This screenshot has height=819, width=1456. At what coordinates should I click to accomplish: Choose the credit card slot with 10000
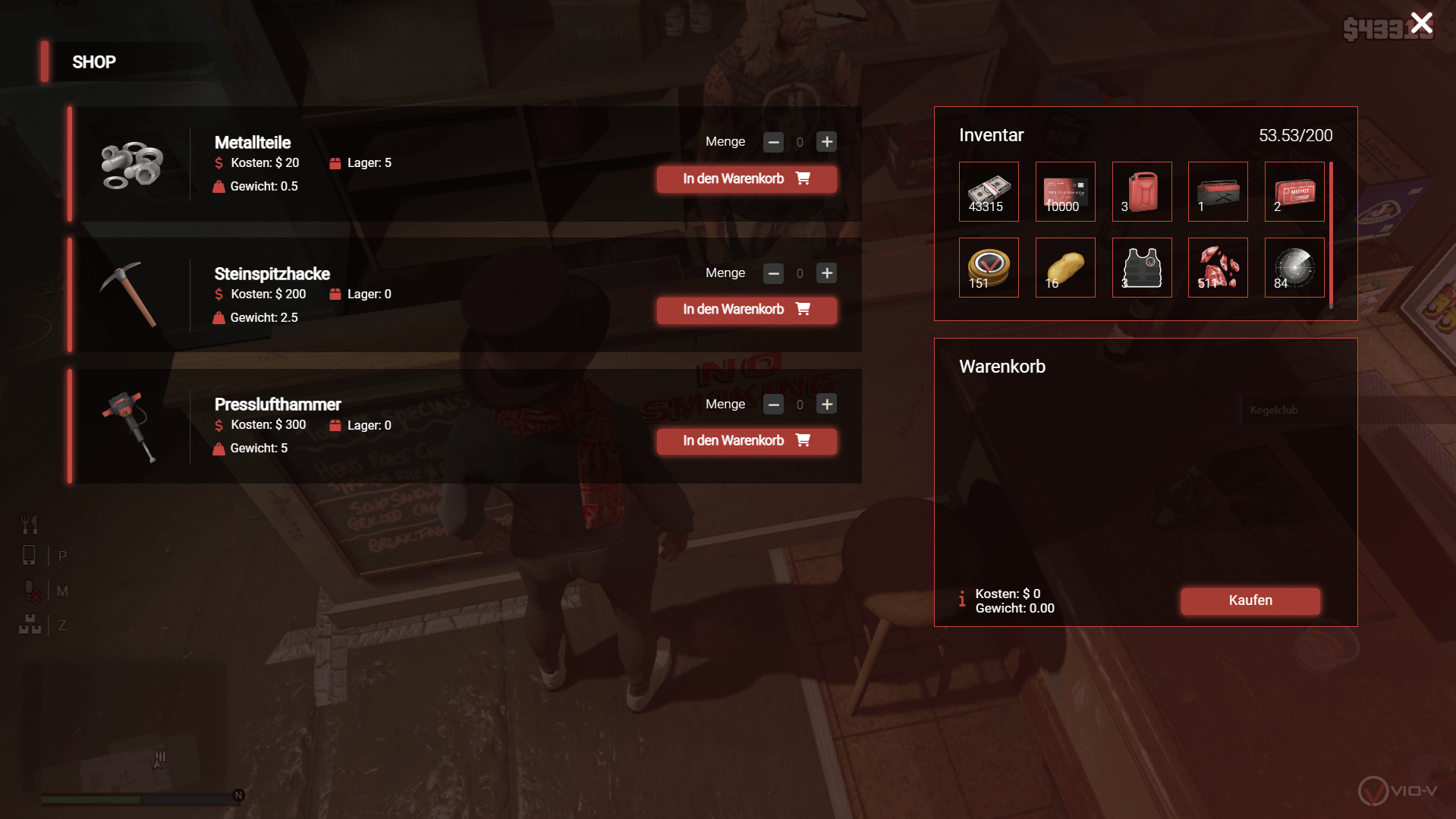tap(1064, 191)
